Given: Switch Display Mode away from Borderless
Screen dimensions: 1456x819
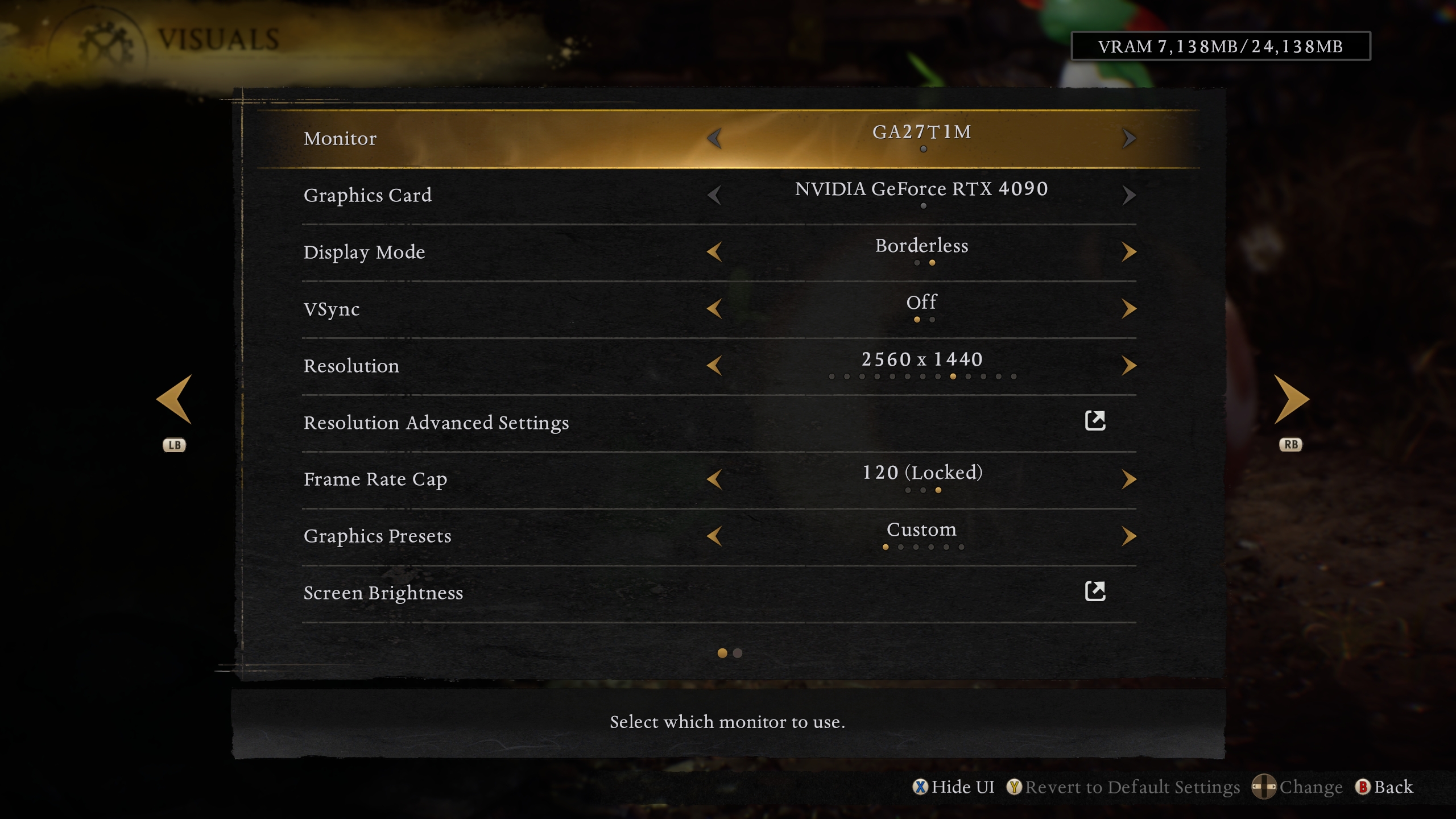Looking at the screenshot, I should point(1129,251).
